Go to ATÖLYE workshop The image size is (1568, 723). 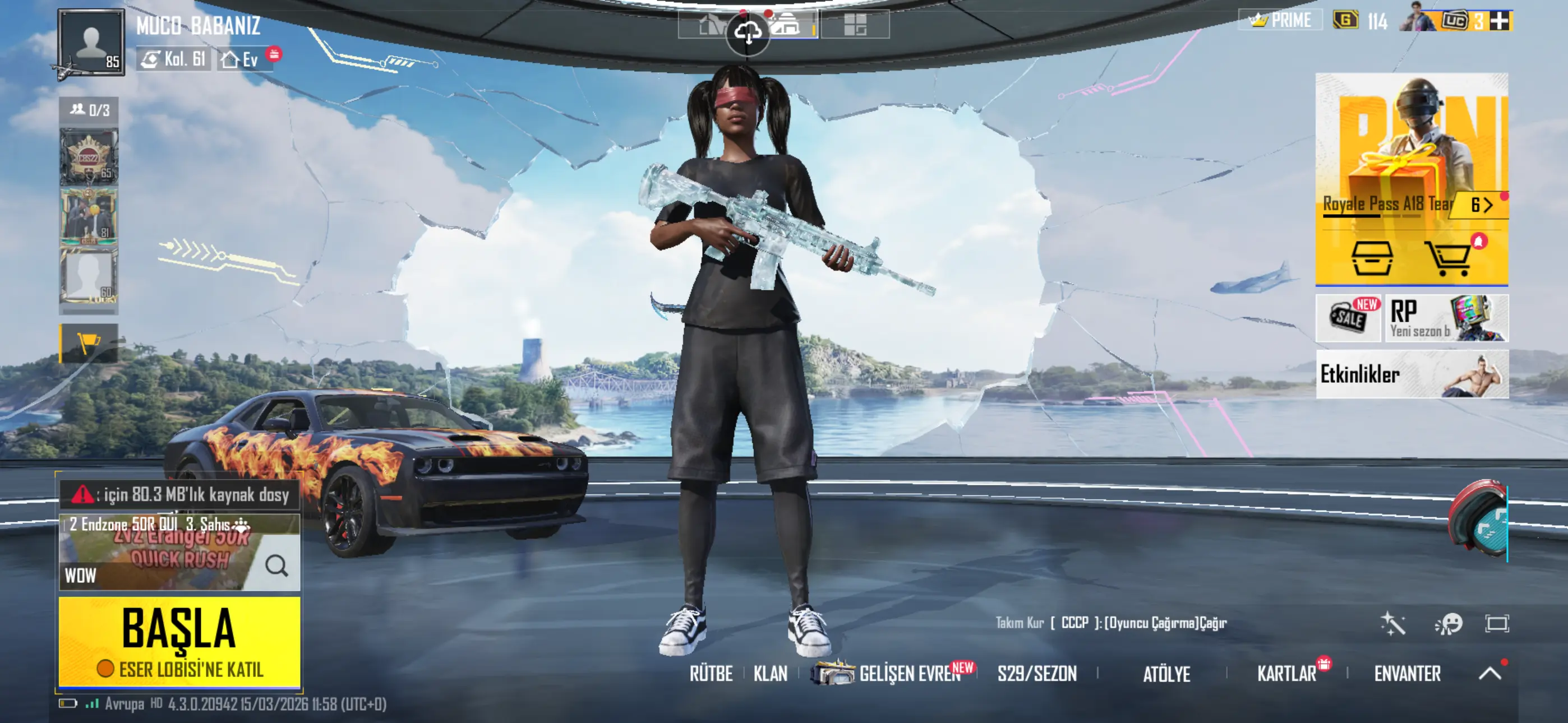1166,674
